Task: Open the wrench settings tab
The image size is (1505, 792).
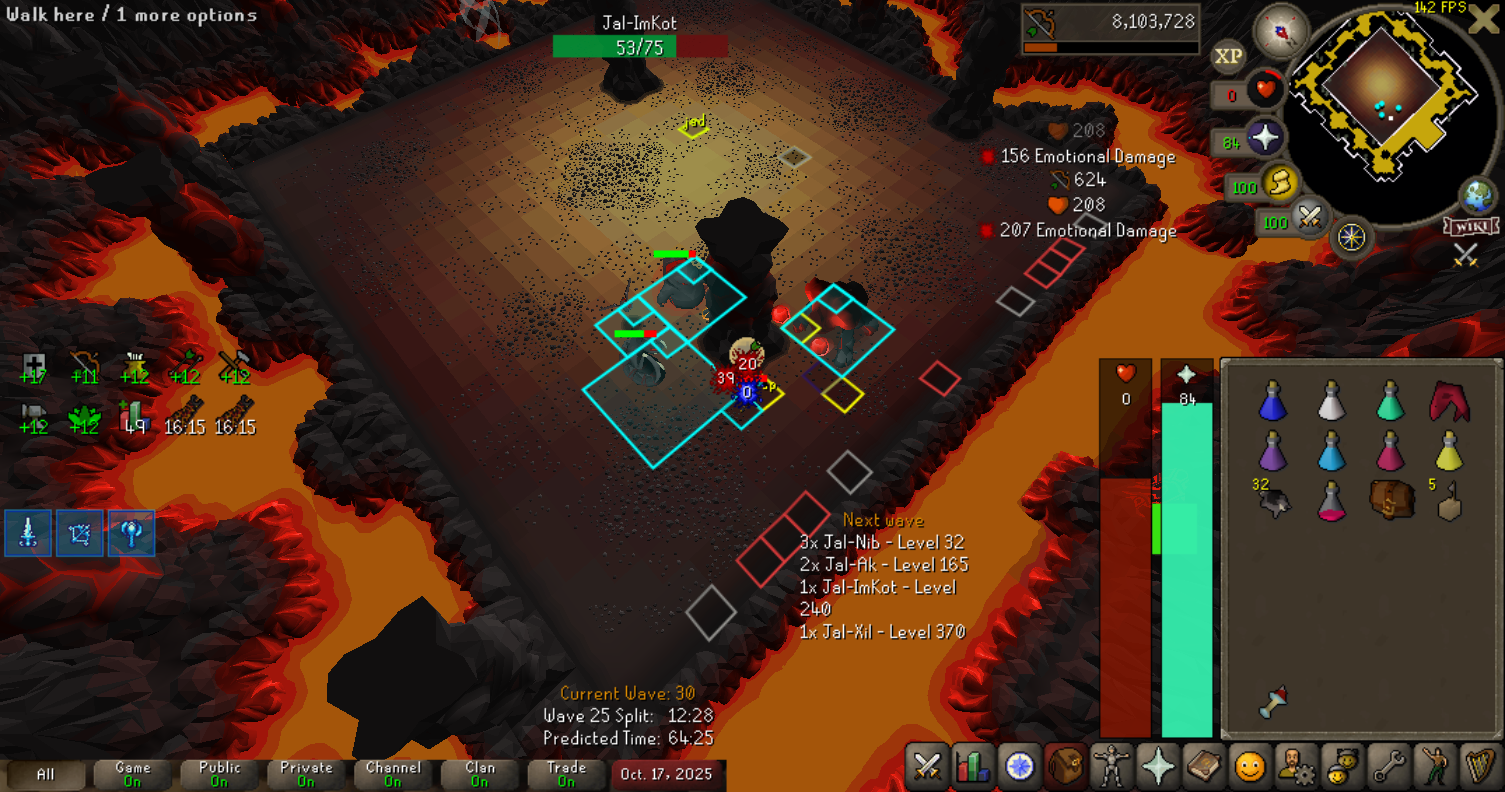Action: pyautogui.click(x=1387, y=767)
